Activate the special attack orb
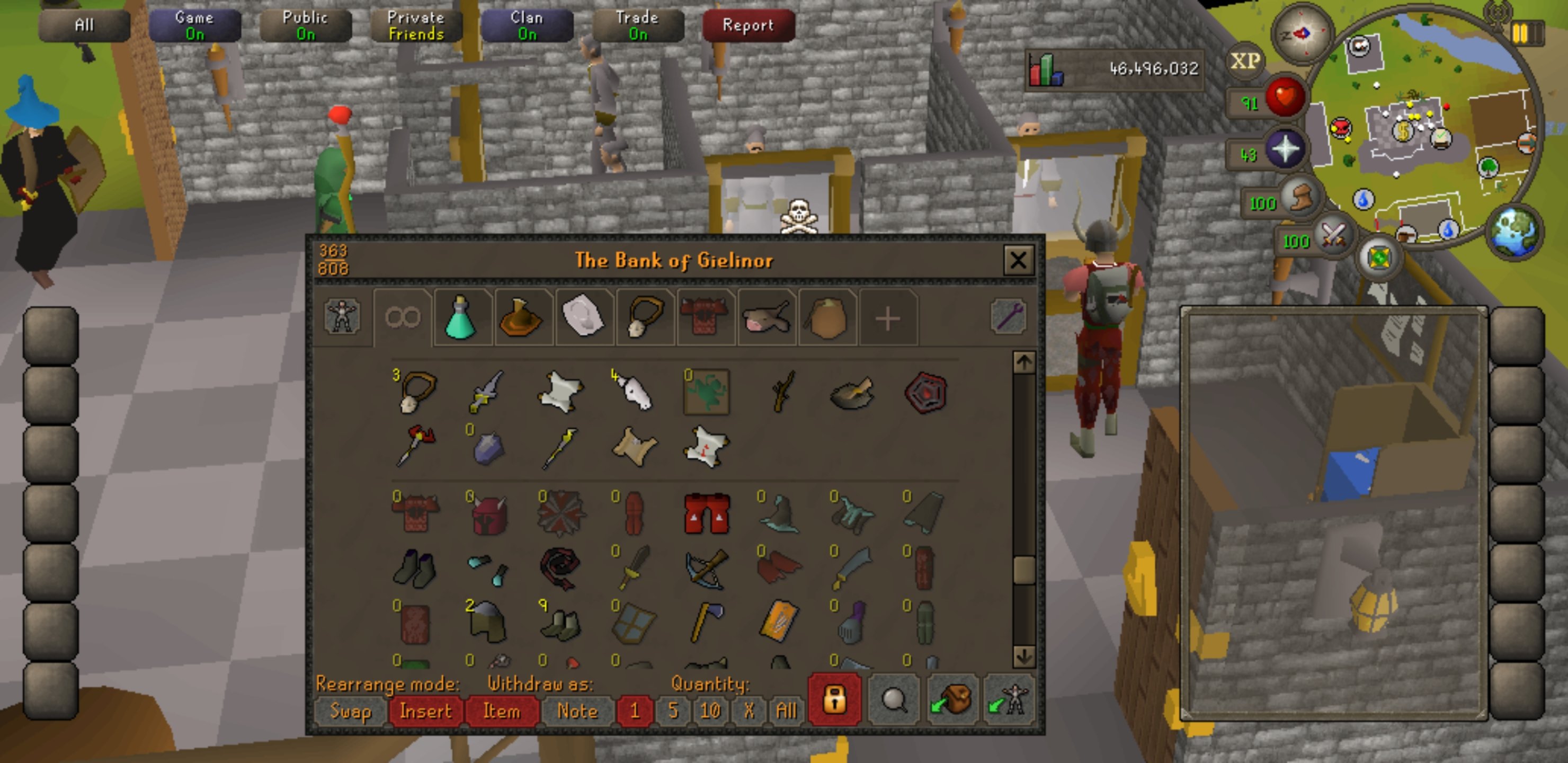The width and height of the screenshot is (1568, 763). [1333, 234]
